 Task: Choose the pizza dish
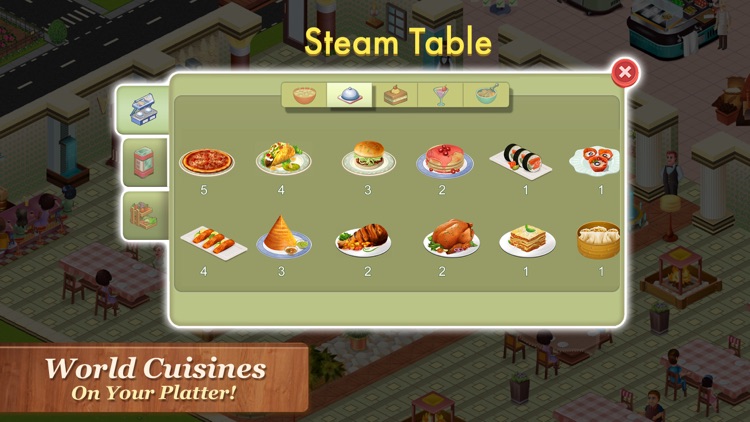click(x=207, y=161)
